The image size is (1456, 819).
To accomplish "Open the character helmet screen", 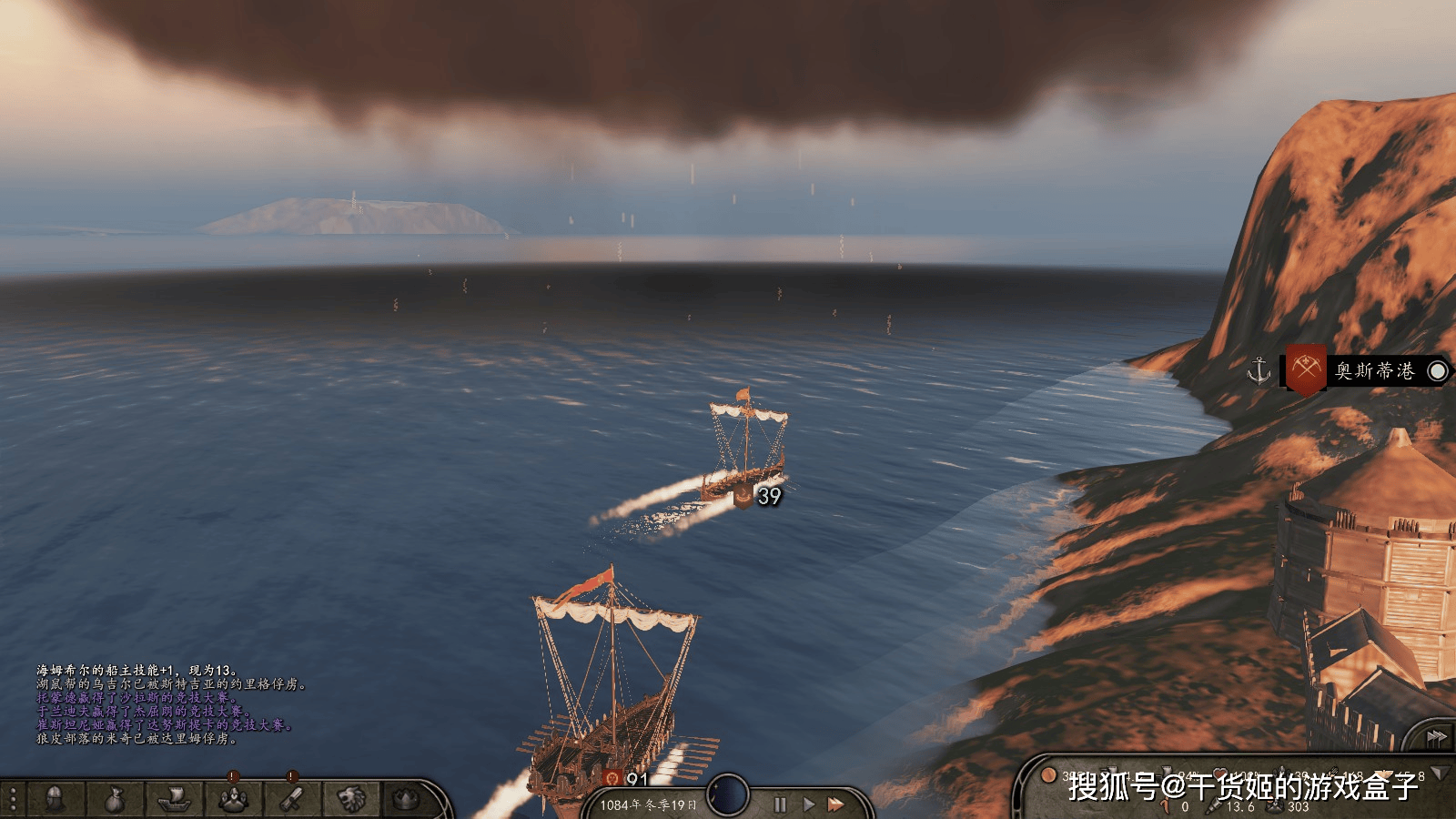I will (x=55, y=800).
